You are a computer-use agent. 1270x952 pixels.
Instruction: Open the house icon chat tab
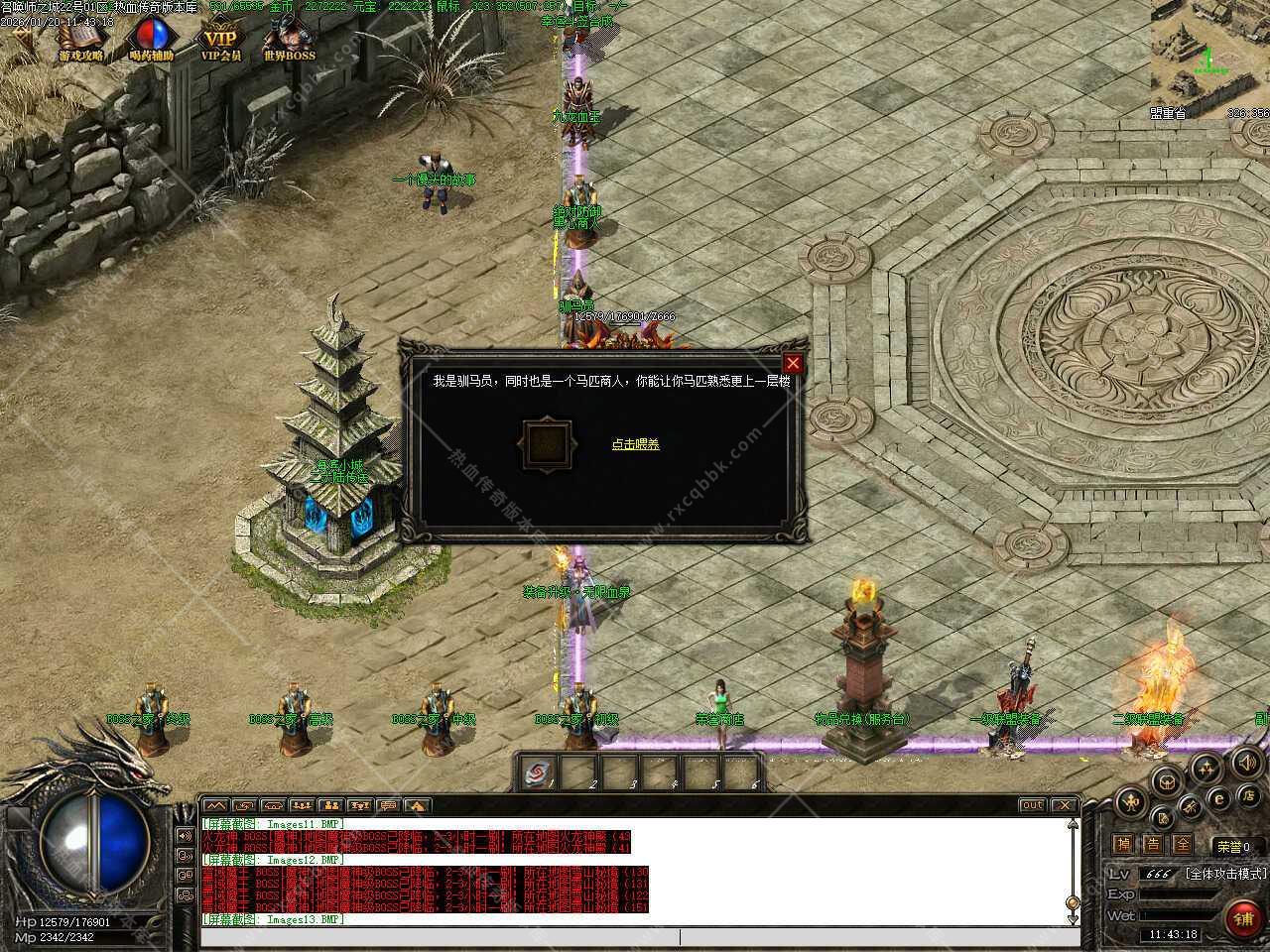tap(417, 805)
